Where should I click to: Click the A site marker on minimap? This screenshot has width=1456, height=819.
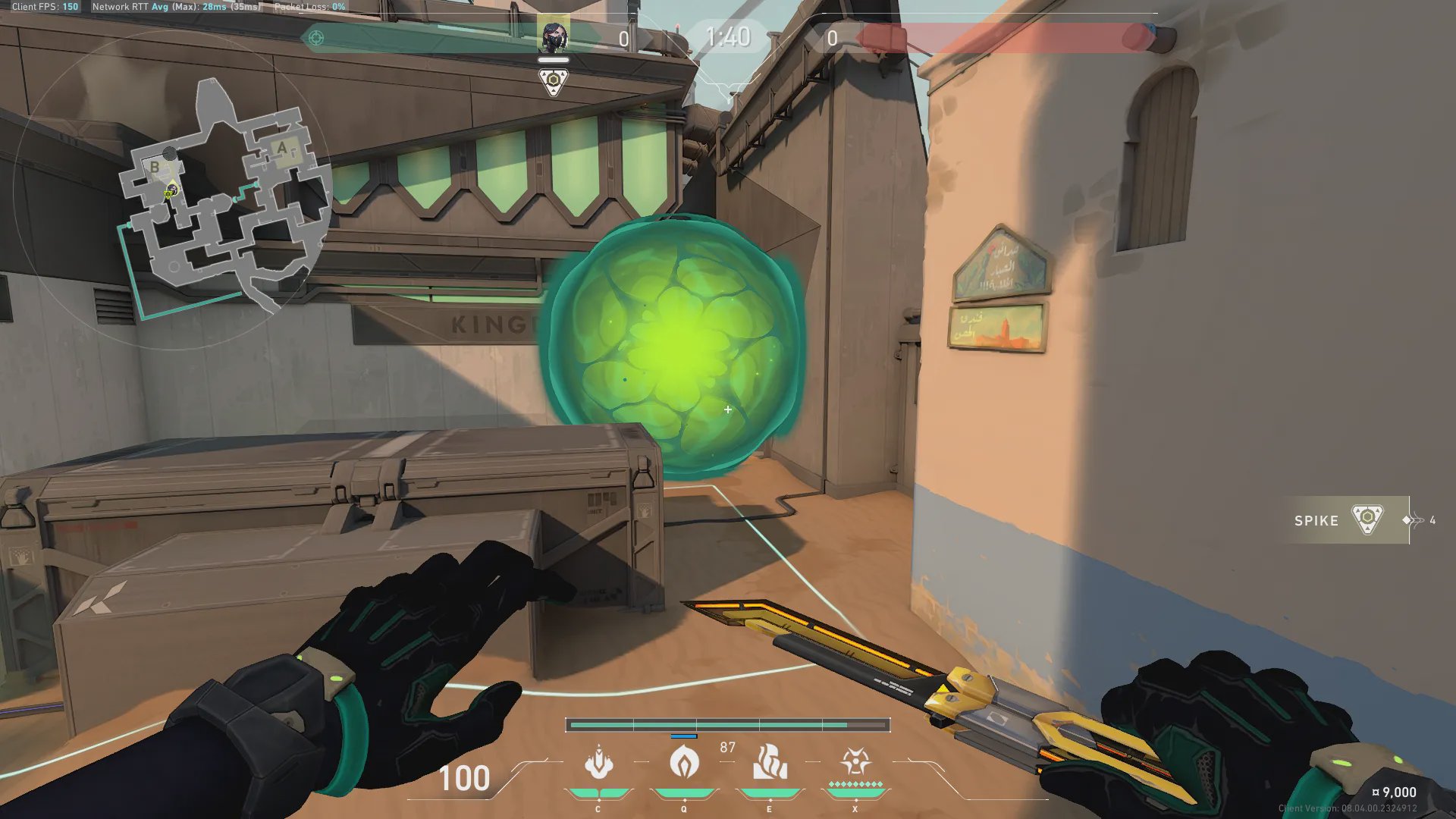tap(283, 148)
